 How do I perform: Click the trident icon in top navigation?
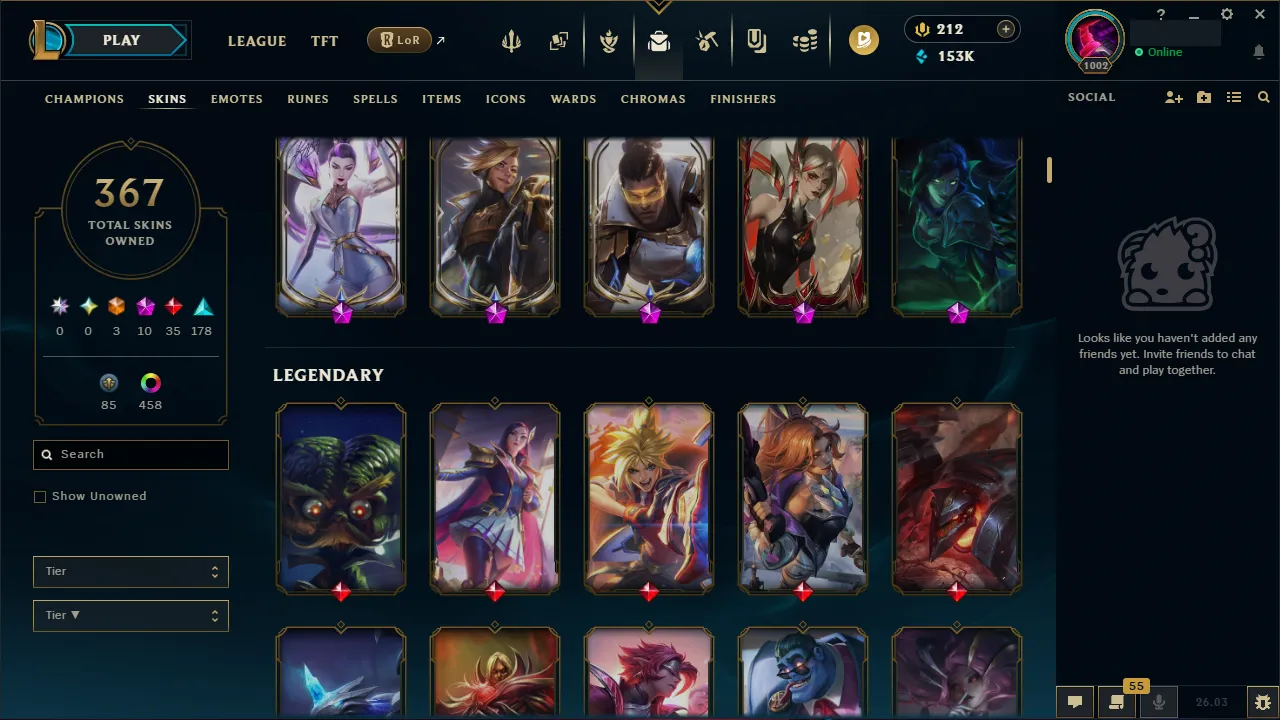511,40
